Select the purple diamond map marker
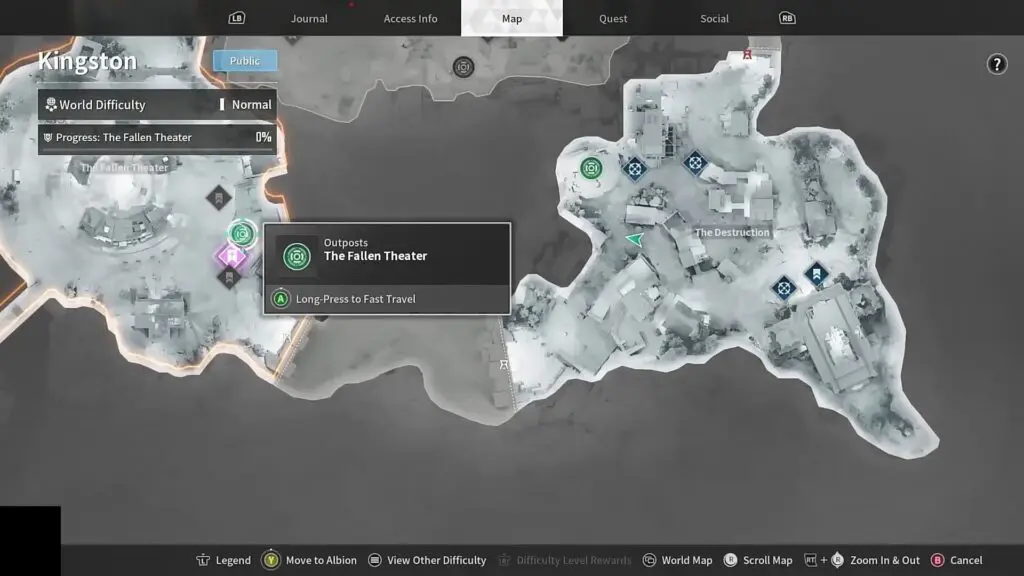The height and width of the screenshot is (576, 1024). point(231,257)
